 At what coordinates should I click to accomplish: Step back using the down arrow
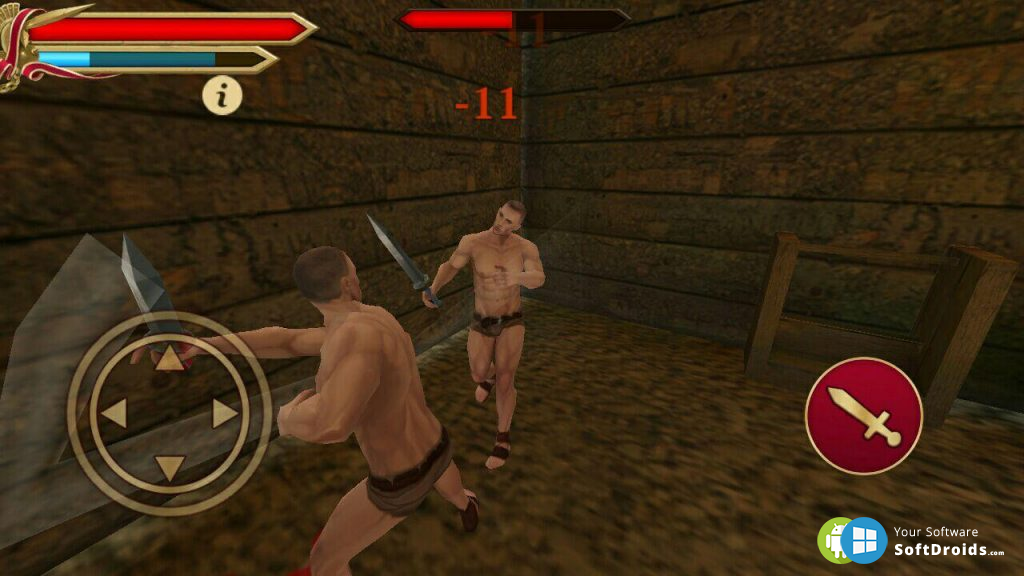click(170, 467)
